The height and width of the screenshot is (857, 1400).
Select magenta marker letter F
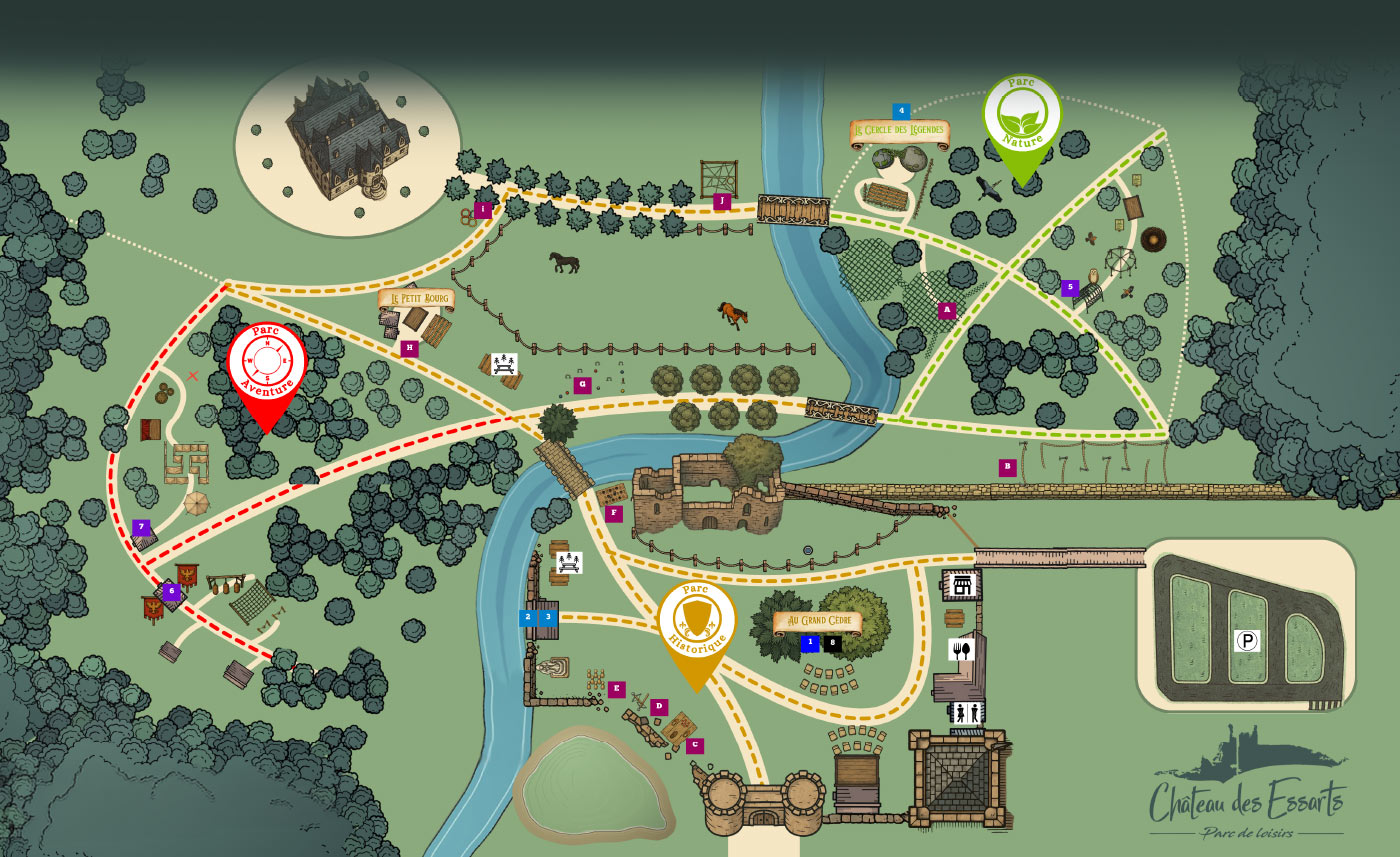614,514
